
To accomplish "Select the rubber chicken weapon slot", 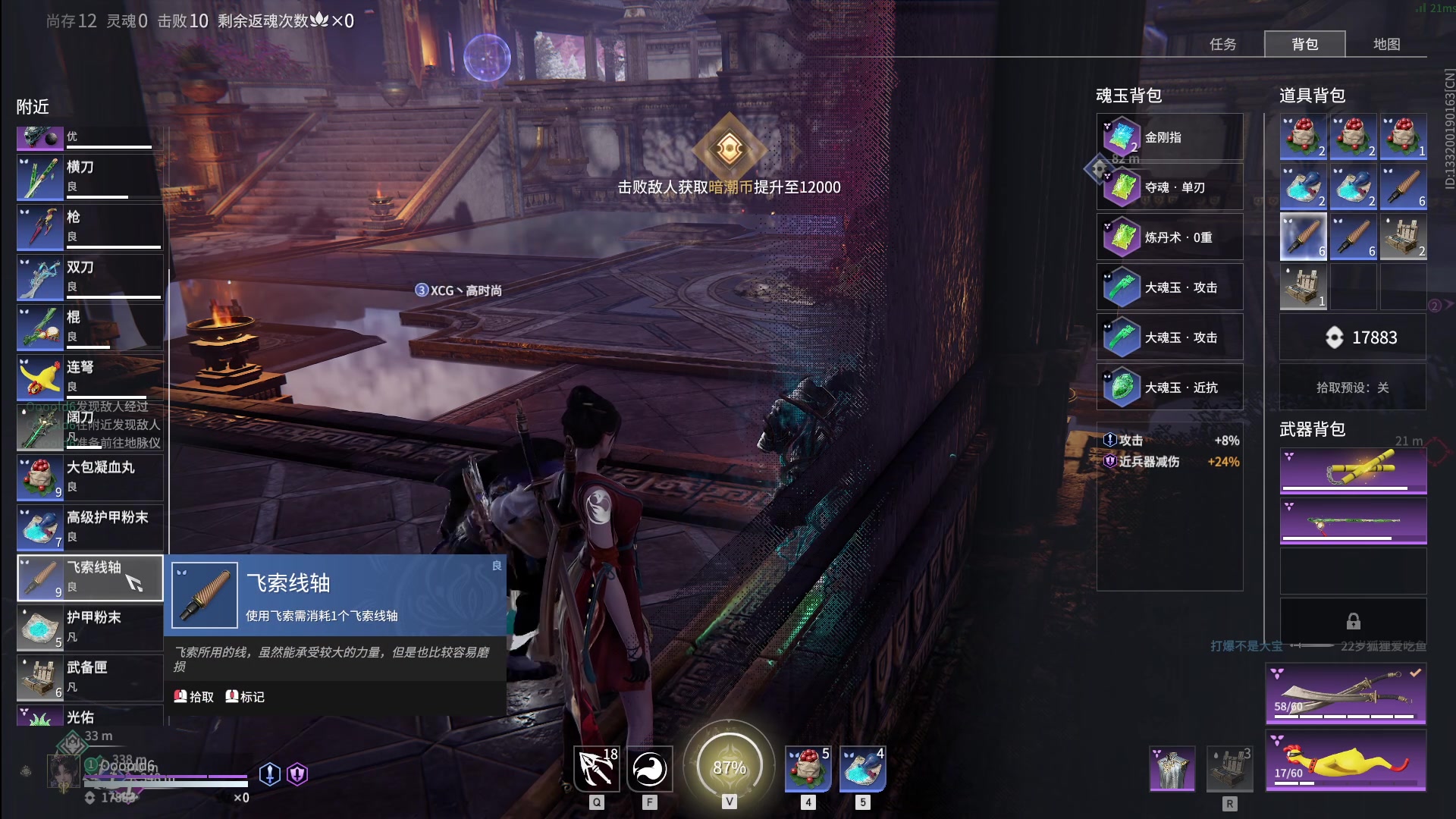I will [x=1345, y=760].
